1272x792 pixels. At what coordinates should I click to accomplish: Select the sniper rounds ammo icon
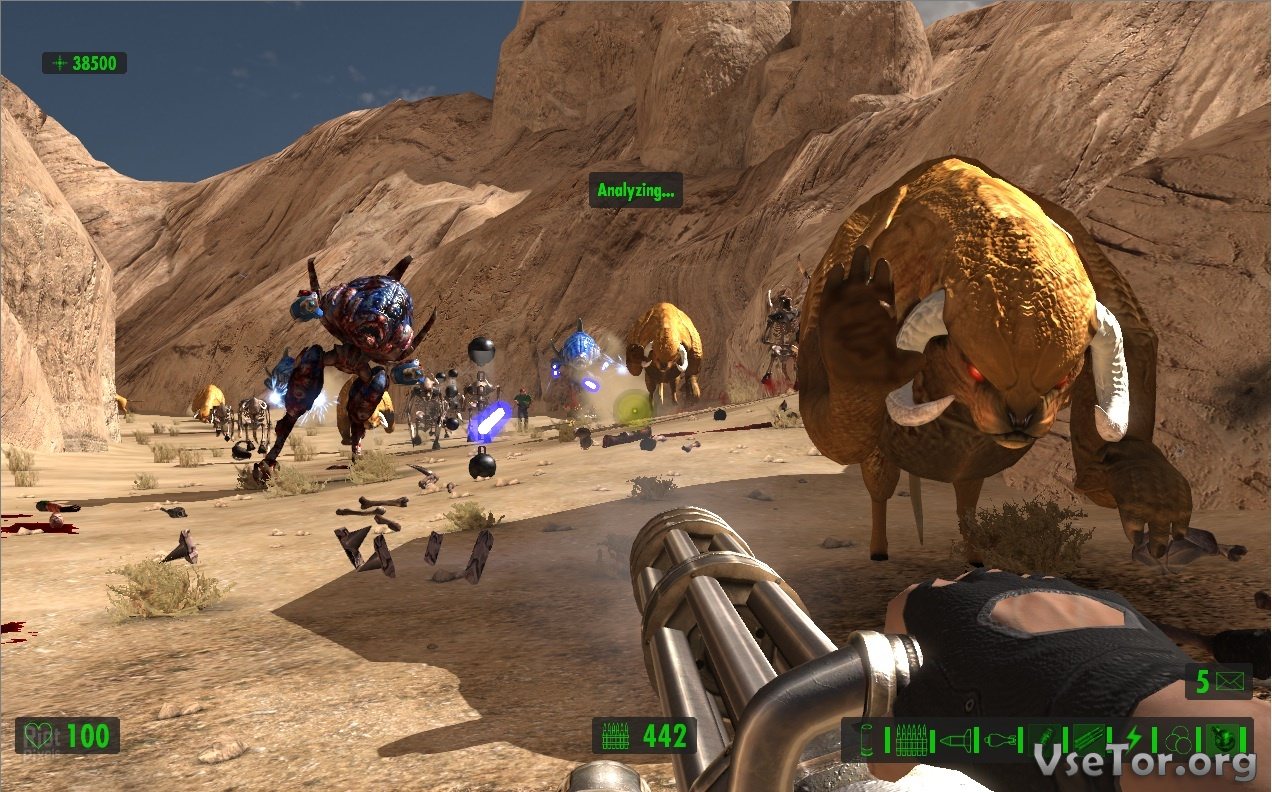(1089, 741)
